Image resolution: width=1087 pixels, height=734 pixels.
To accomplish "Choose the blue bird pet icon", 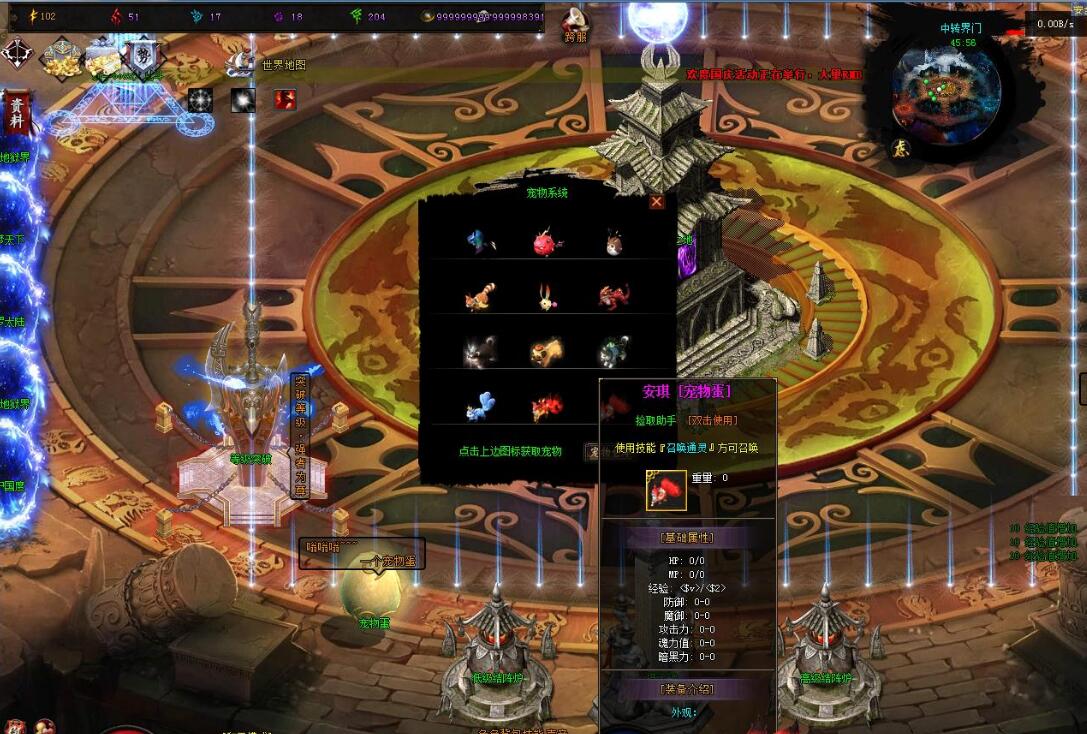I will pos(480,242).
